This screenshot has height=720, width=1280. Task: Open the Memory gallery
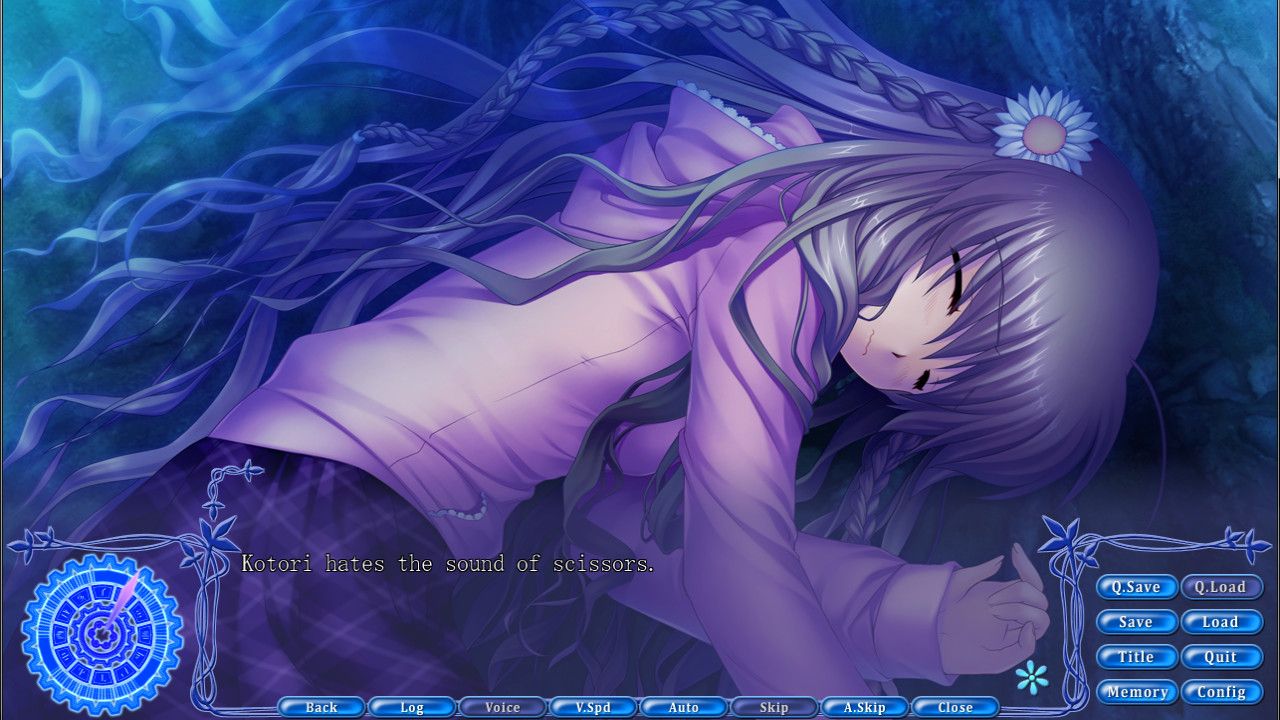point(1139,692)
